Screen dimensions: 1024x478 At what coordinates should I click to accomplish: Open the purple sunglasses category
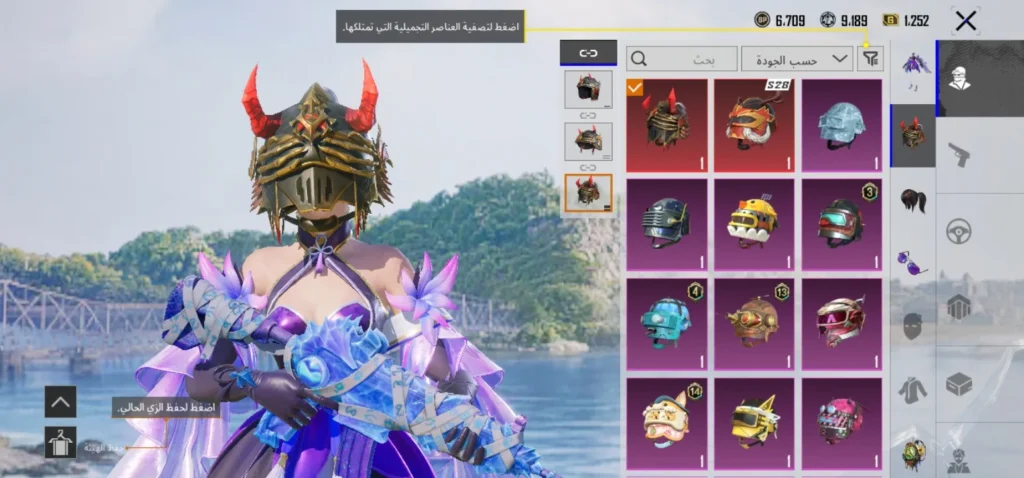tap(912, 263)
